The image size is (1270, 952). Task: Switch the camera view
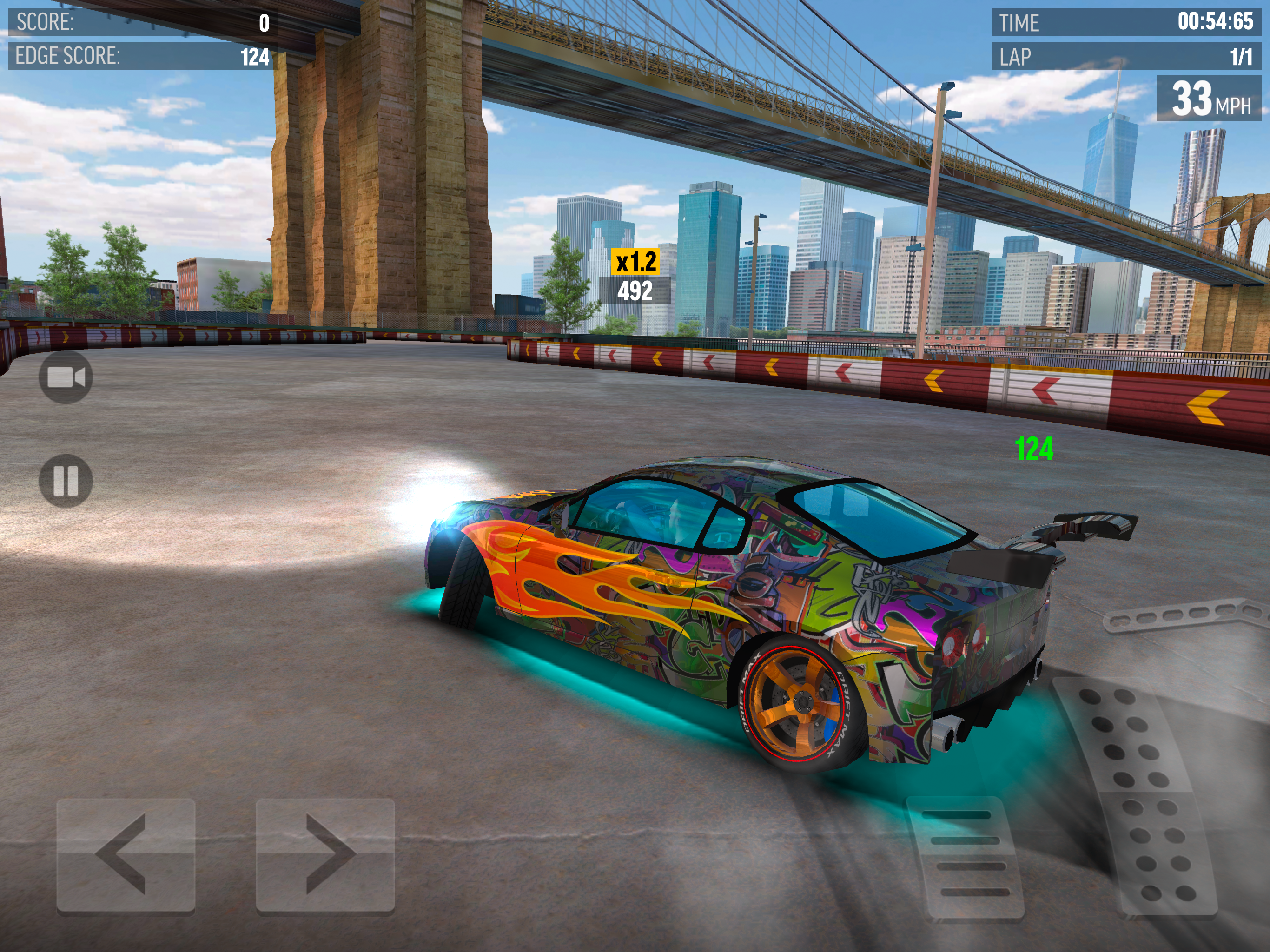pos(66,377)
